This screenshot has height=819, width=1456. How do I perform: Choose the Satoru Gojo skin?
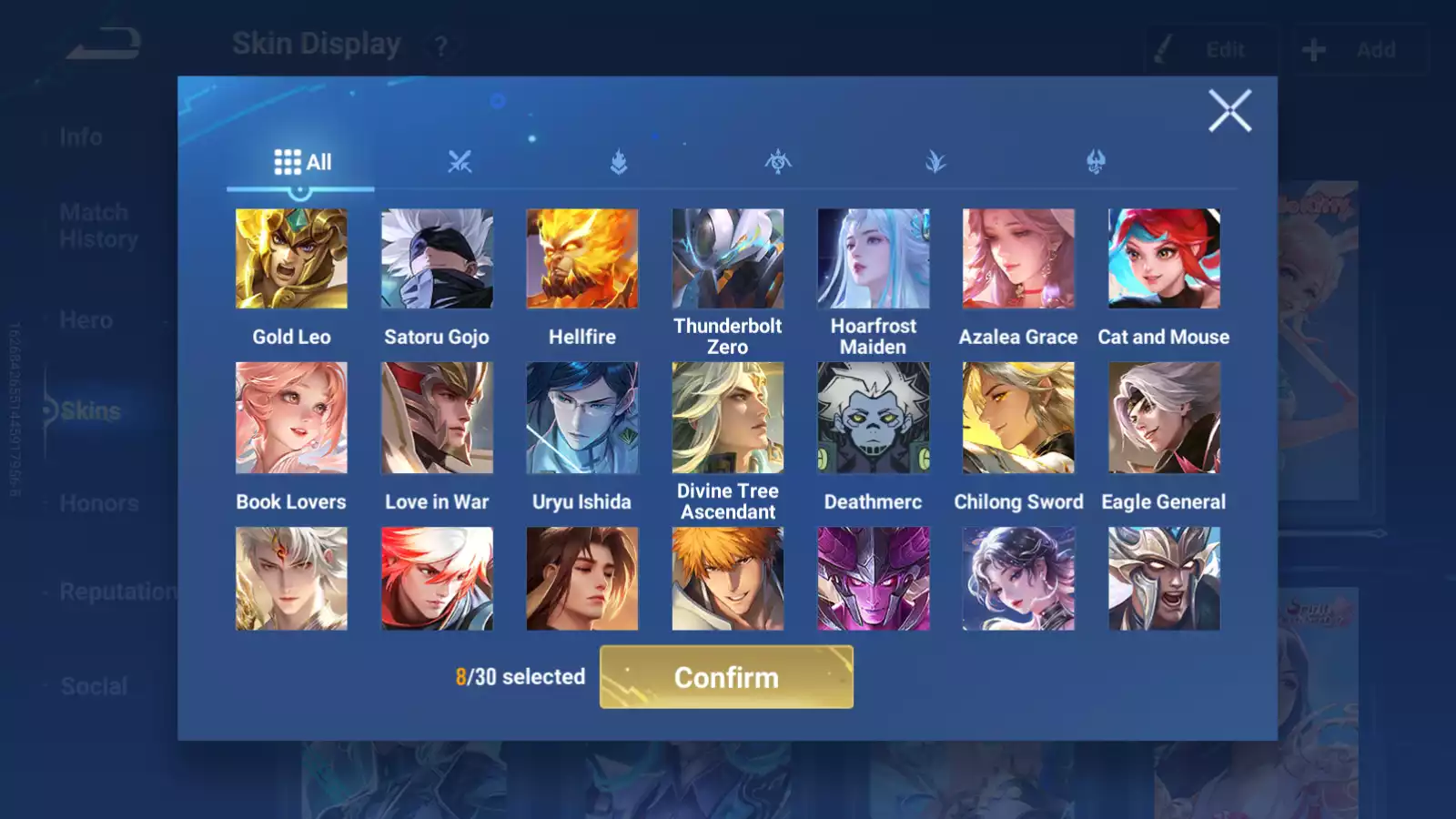click(437, 259)
